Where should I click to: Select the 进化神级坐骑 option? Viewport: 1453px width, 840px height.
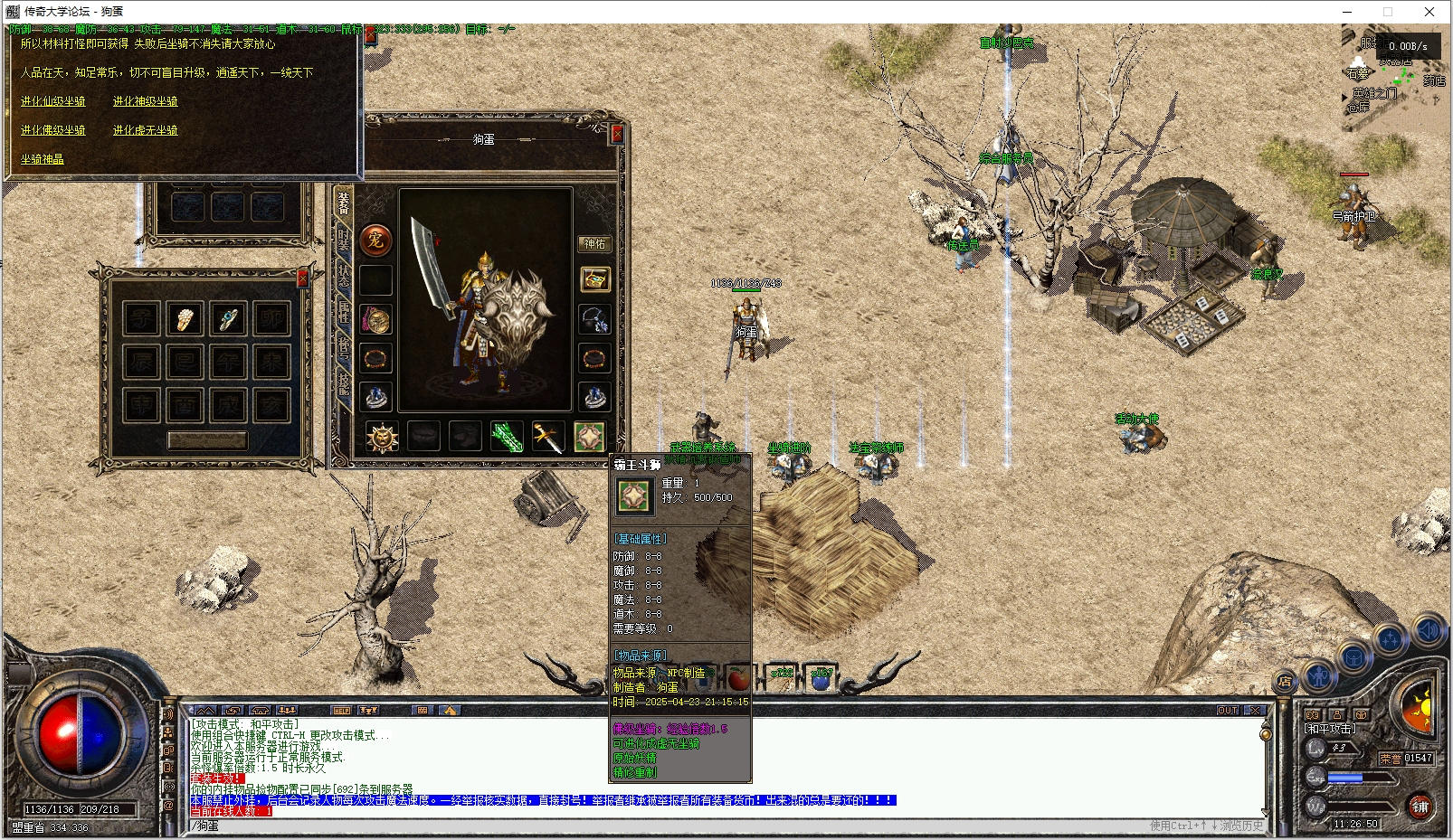pos(145,101)
